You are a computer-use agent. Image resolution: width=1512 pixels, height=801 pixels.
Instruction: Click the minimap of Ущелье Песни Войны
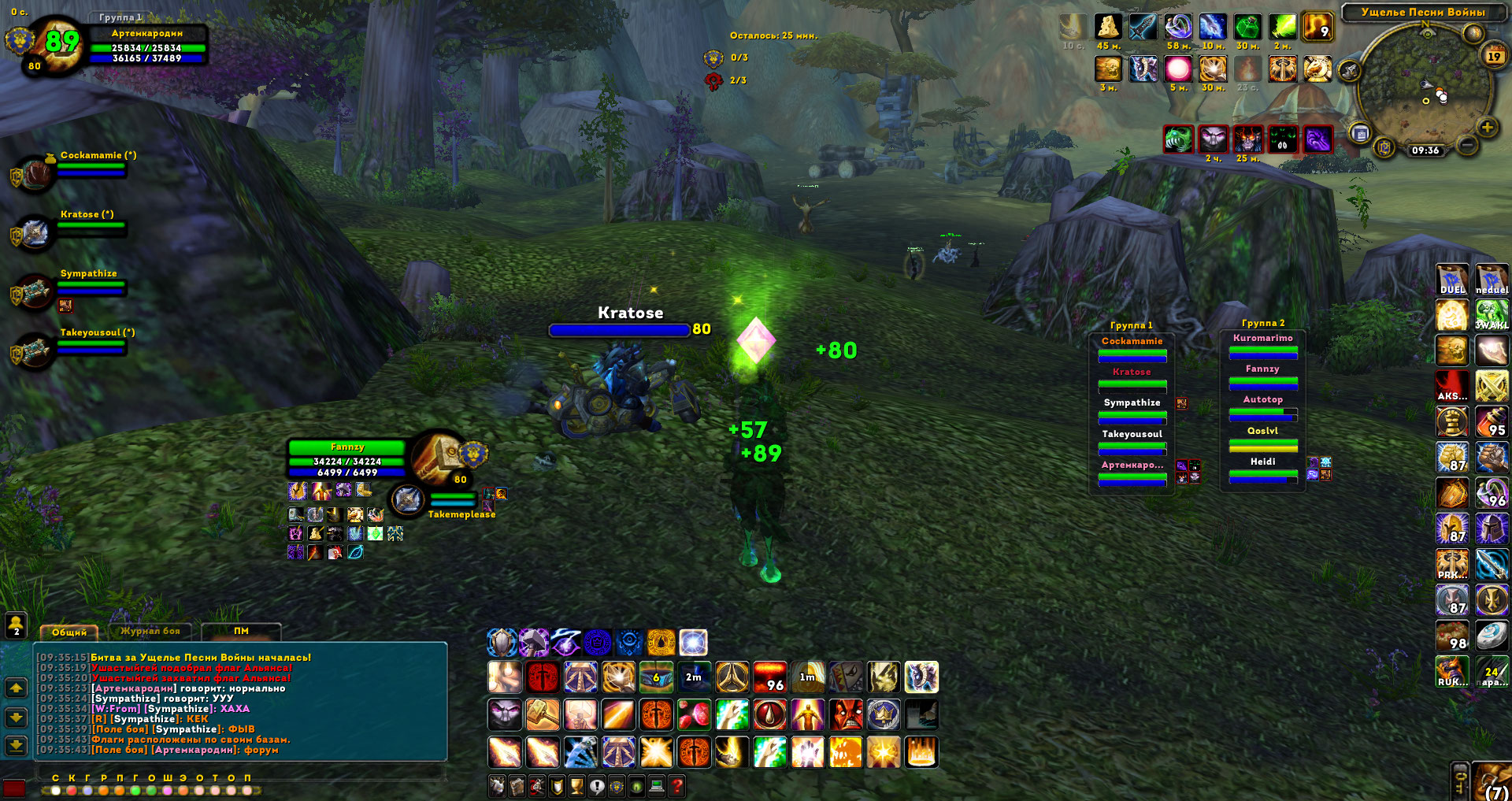pos(1425,87)
